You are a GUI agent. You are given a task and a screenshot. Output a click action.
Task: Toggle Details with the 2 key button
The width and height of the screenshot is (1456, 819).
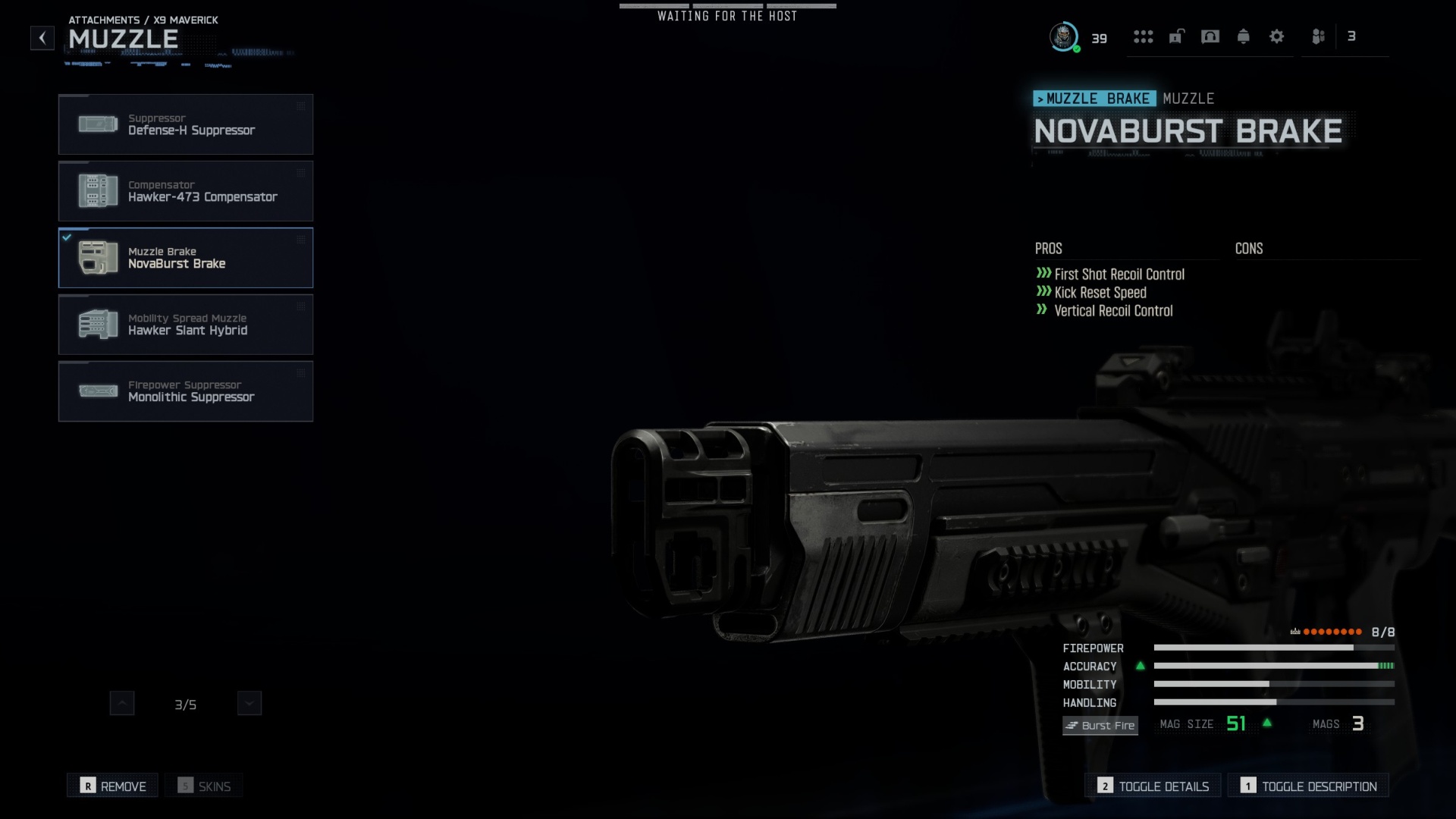click(x=1152, y=785)
